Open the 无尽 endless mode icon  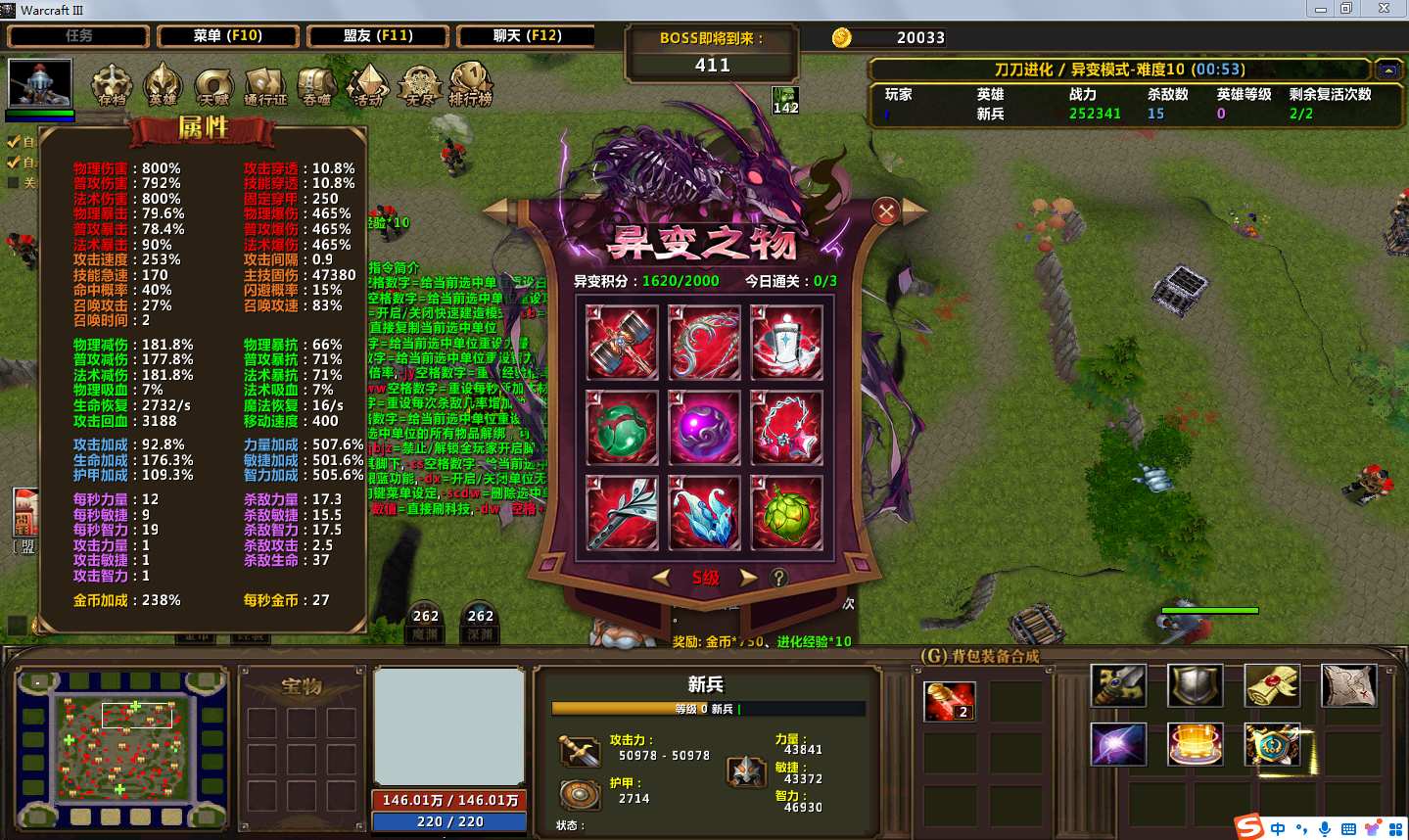[420, 85]
